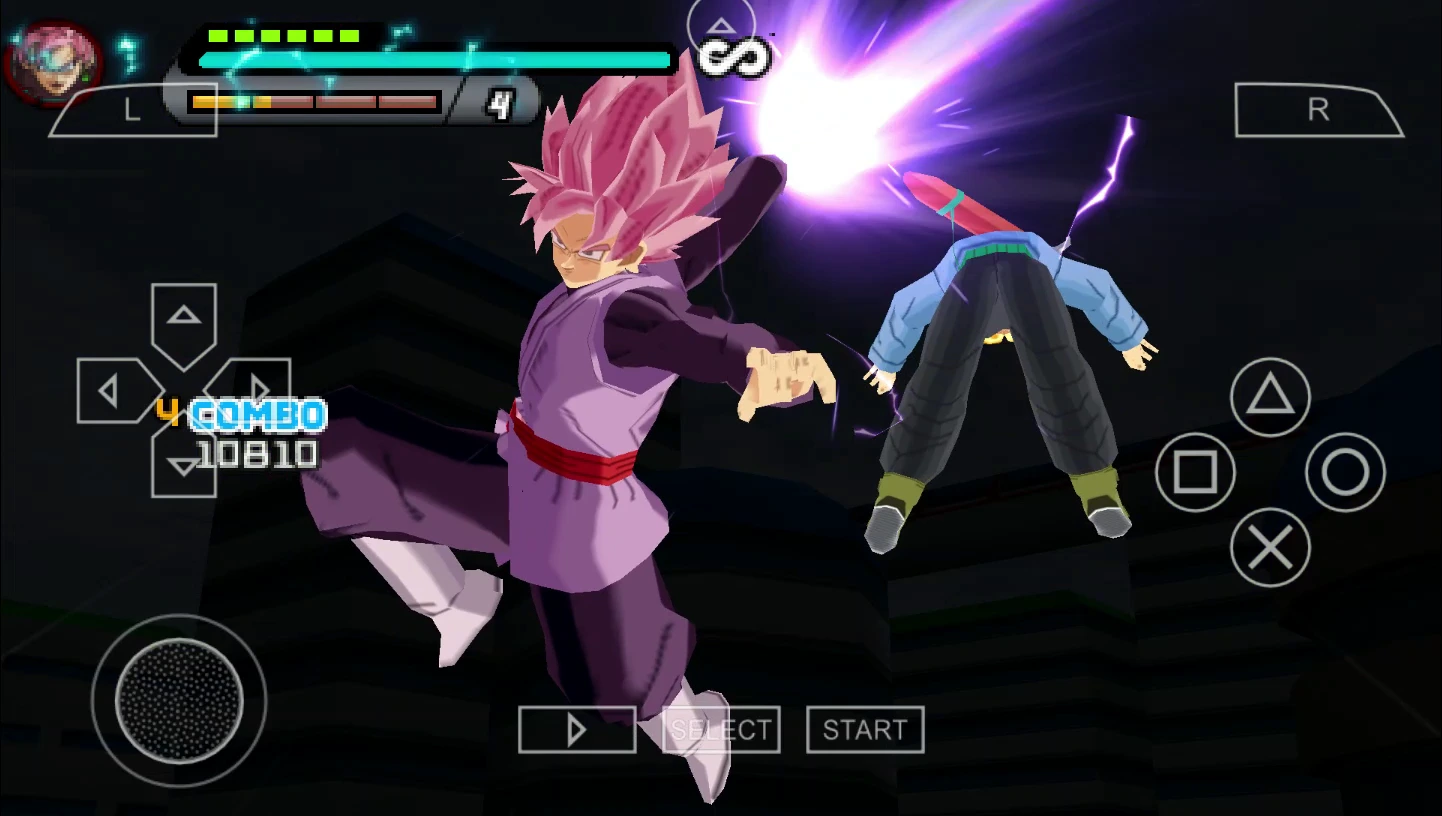The image size is (1442, 816).
Task: Tap the SELECT touch button
Action: (x=721, y=730)
